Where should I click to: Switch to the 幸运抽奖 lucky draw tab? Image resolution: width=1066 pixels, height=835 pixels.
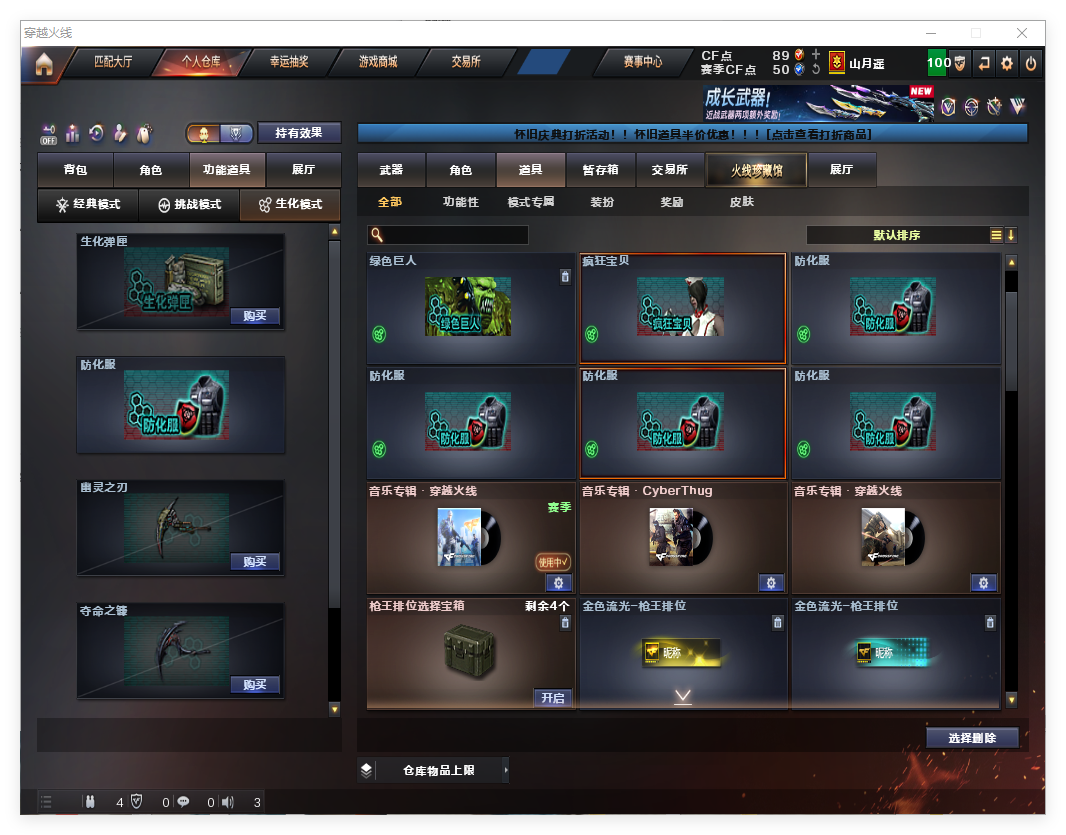pyautogui.click(x=289, y=62)
